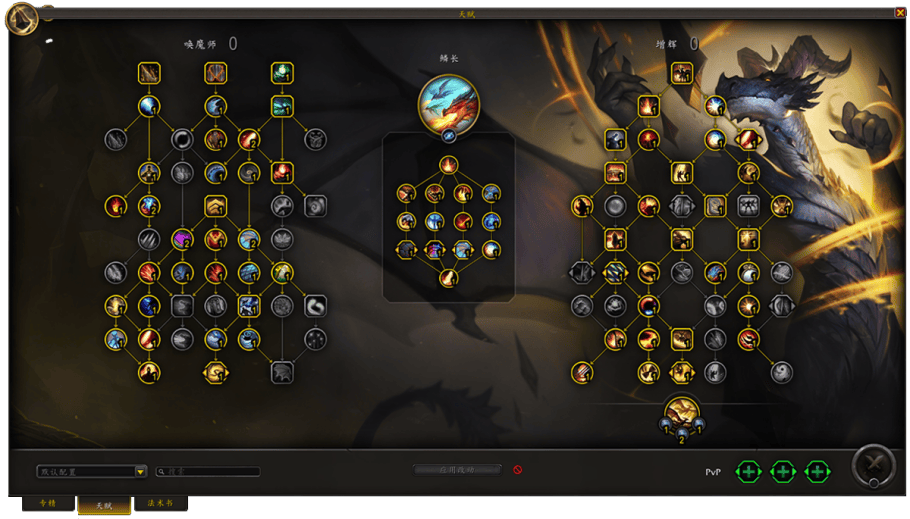
Task: Select the green-icon square talent heading the 唤魔师 tree
Action: point(282,73)
